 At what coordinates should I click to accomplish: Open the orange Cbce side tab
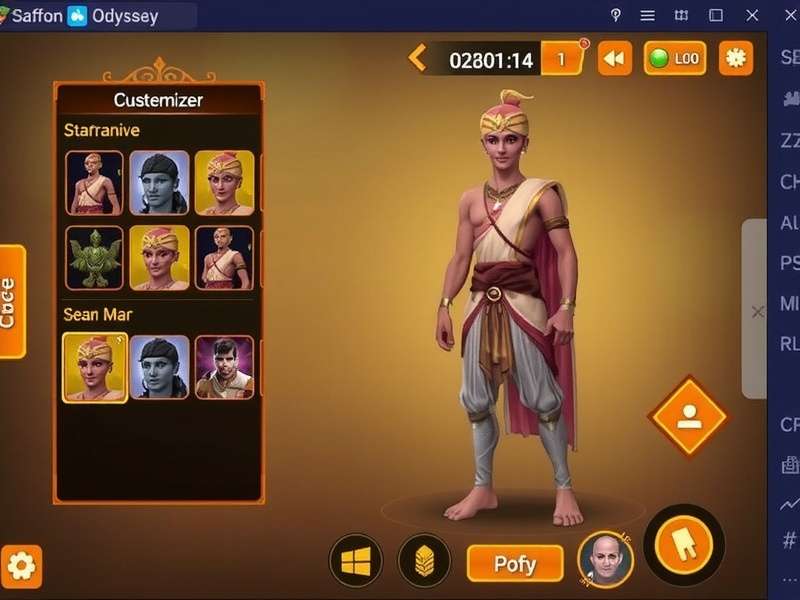(11, 301)
